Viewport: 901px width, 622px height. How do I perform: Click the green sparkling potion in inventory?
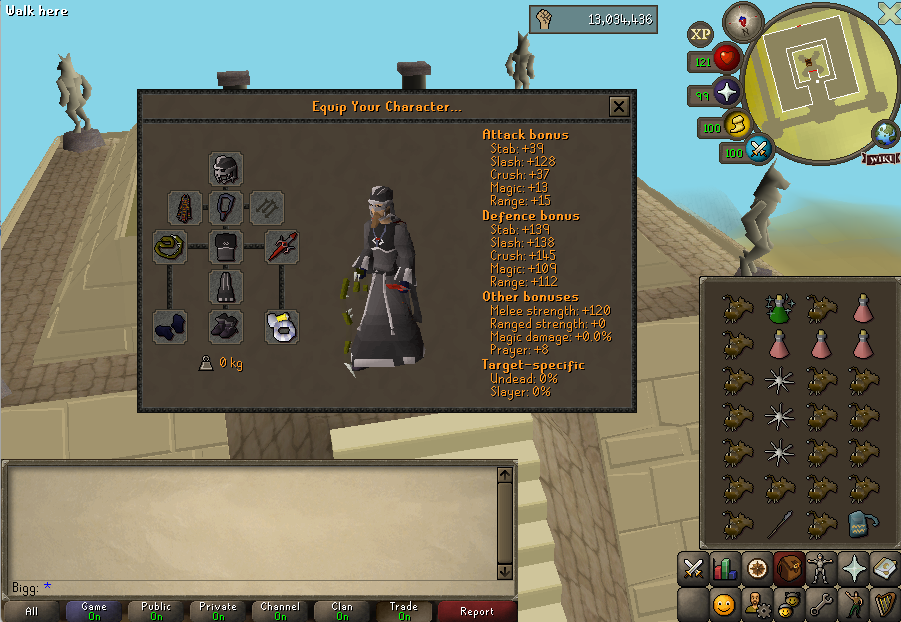780,309
